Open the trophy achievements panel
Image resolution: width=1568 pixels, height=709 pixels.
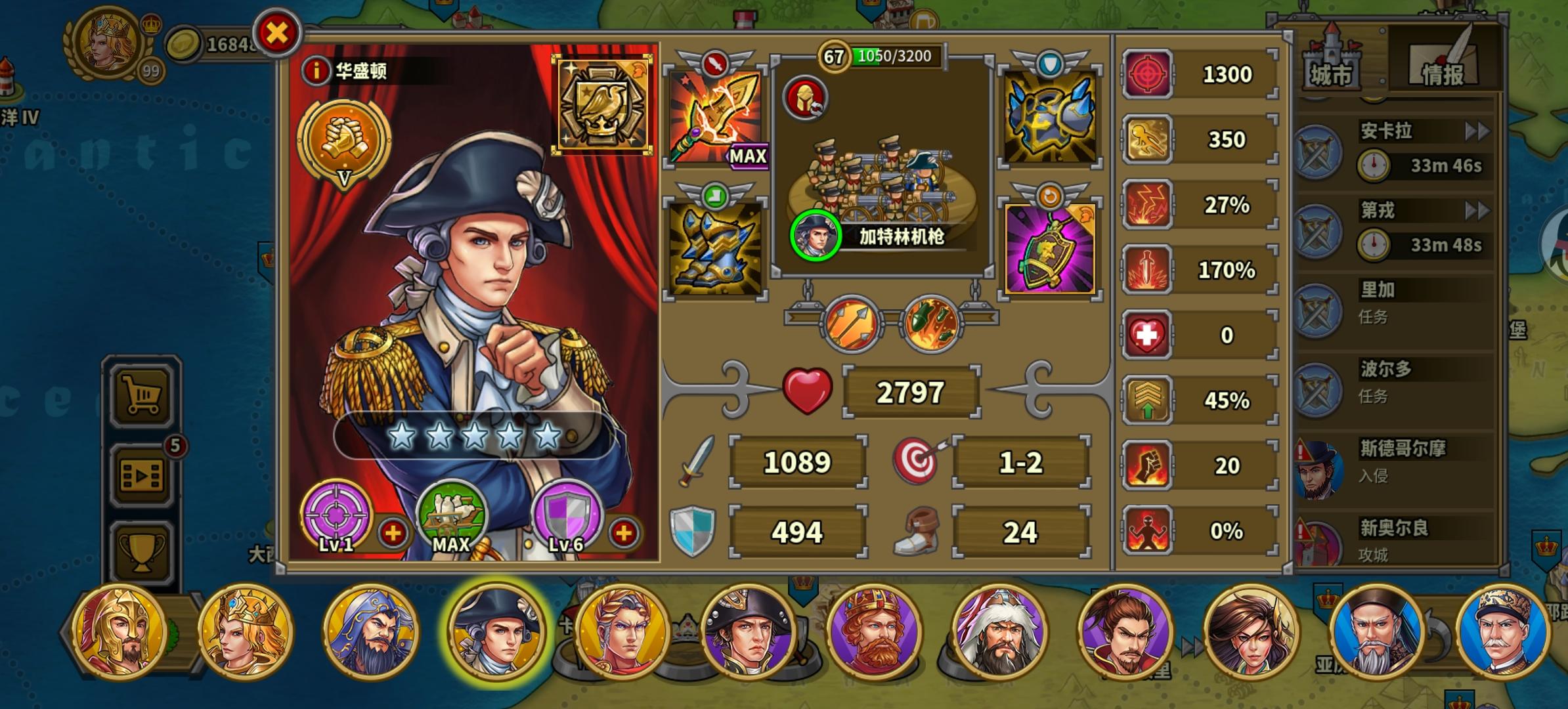coord(141,551)
